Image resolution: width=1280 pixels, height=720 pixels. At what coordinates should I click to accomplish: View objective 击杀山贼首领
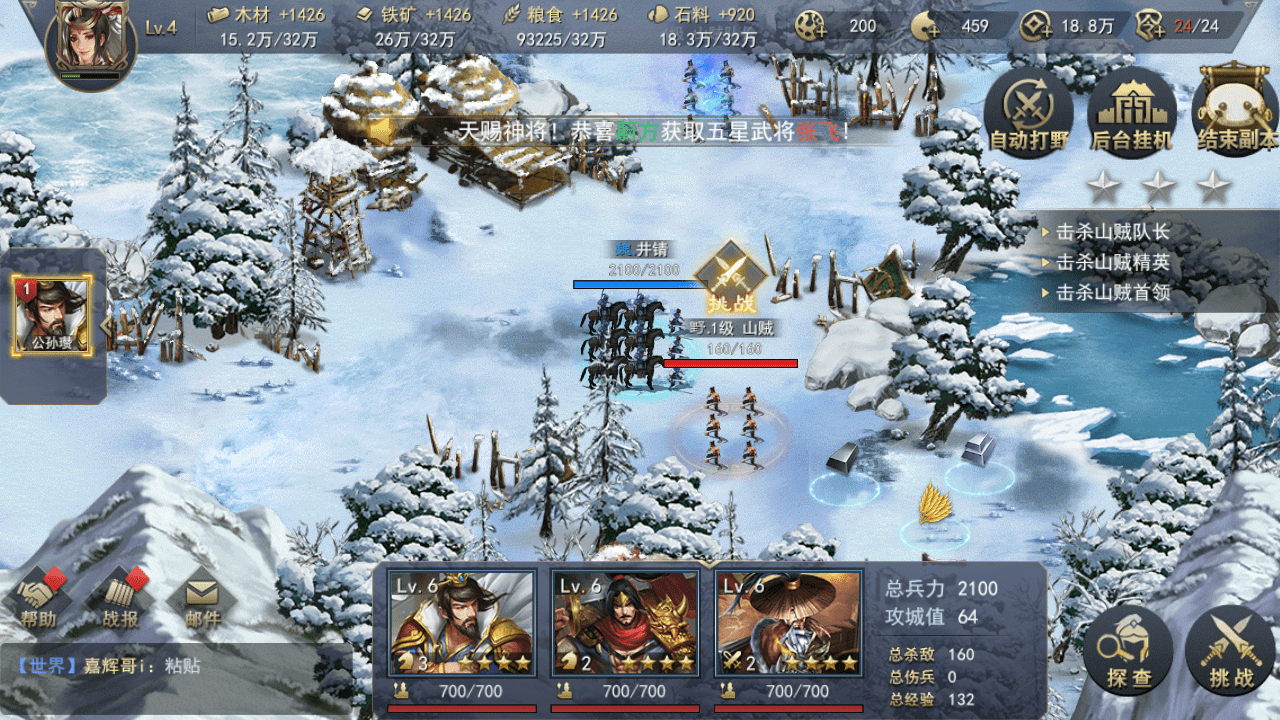pyautogui.click(x=1112, y=293)
